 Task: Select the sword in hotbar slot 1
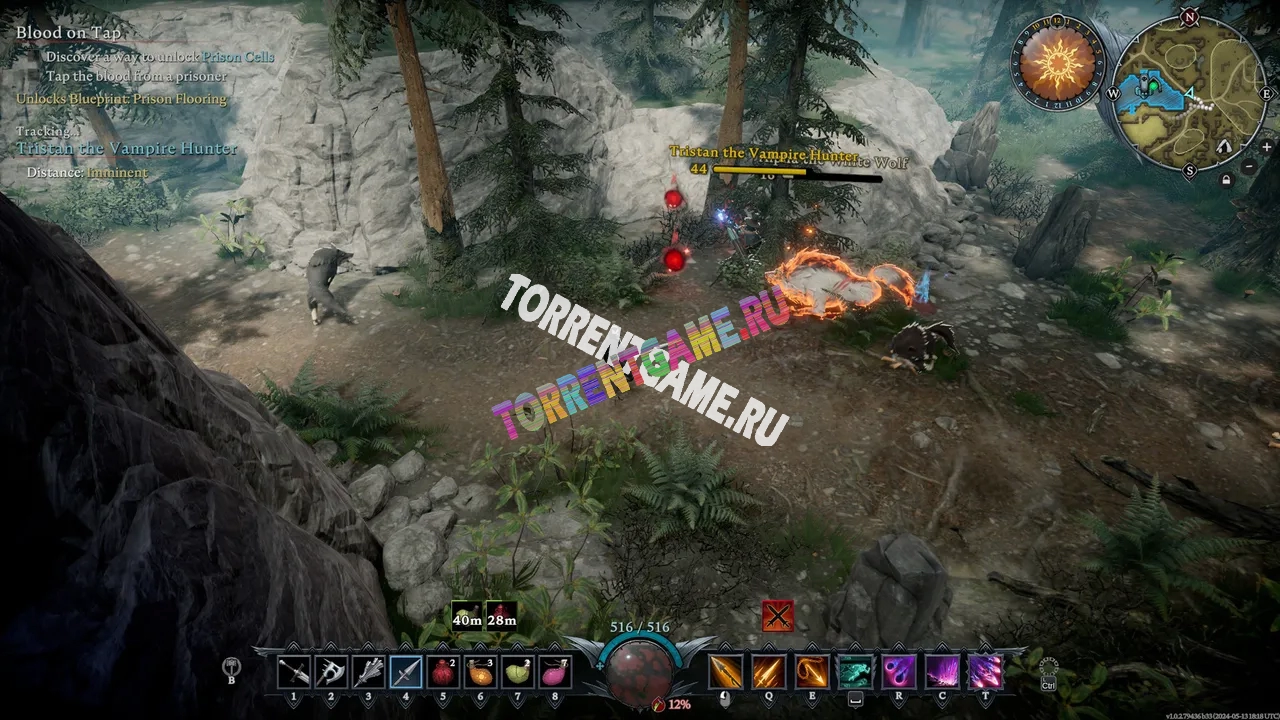(x=294, y=671)
